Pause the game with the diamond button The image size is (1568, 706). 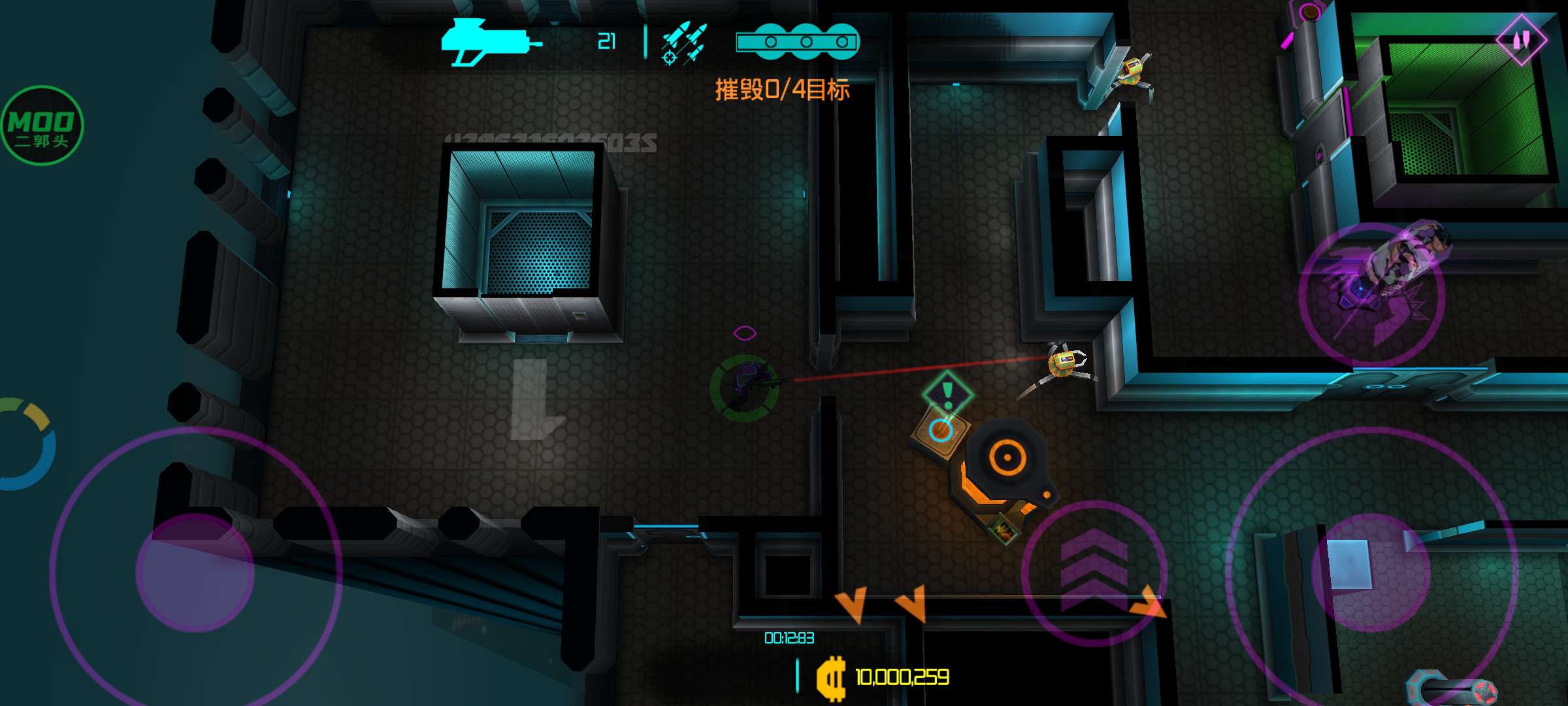(x=1522, y=40)
